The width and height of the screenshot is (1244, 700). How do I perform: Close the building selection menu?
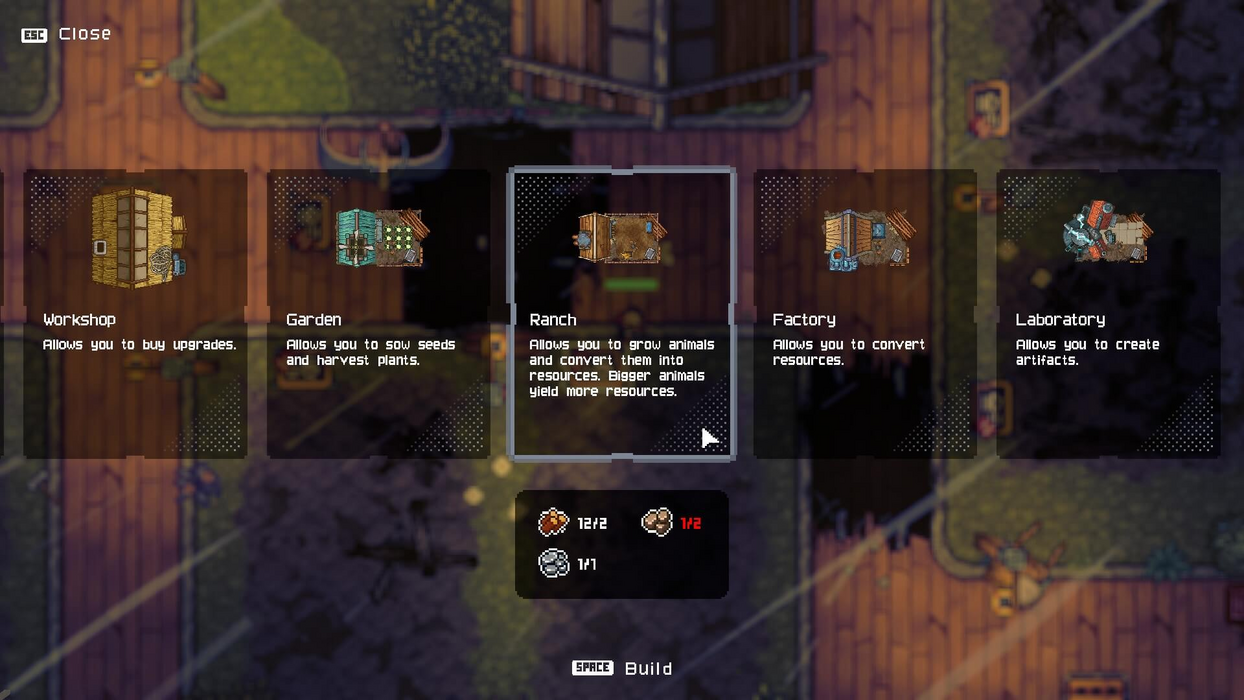click(x=67, y=34)
